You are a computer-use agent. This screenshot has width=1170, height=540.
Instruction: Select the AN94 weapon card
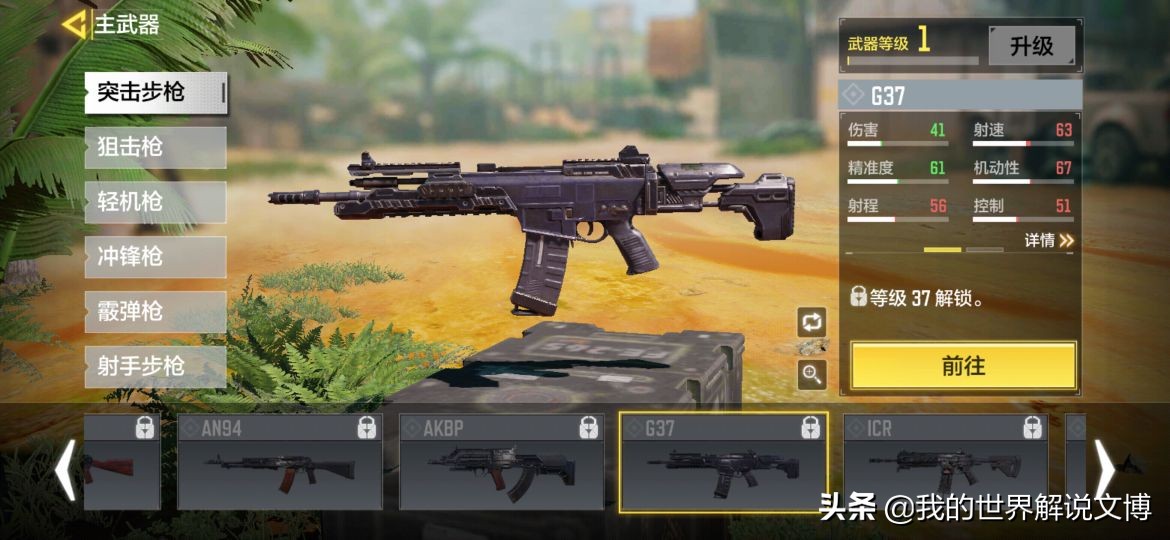tap(279, 462)
